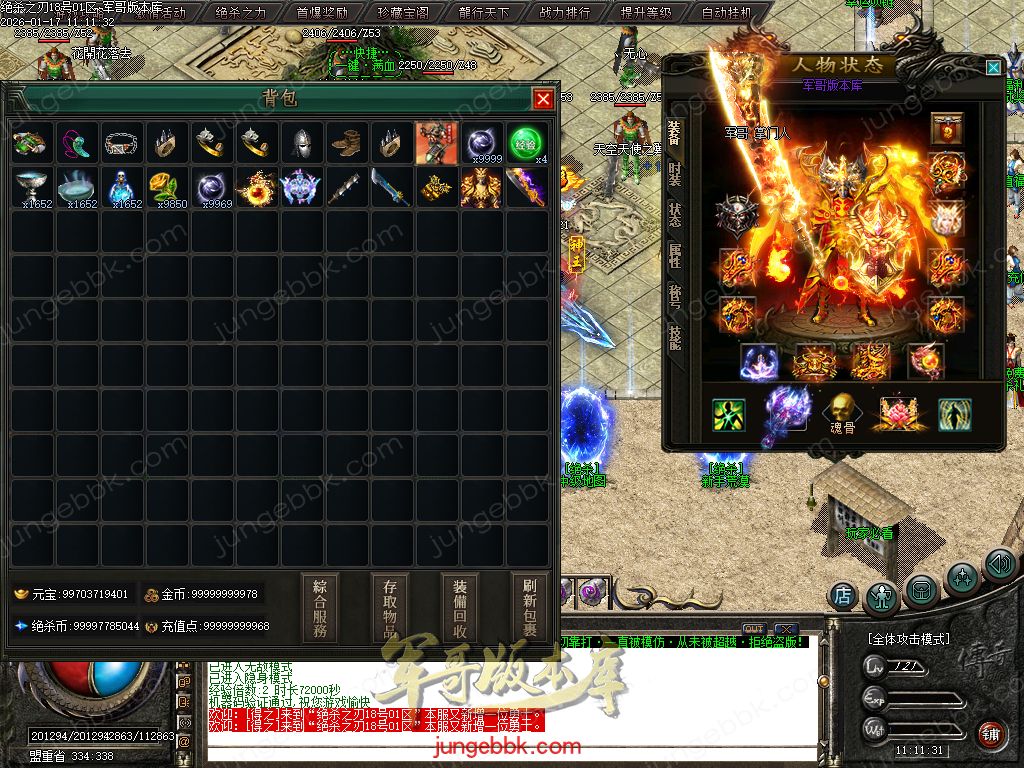Select the iron helmet in the backpack
The image size is (1024, 768).
point(300,143)
